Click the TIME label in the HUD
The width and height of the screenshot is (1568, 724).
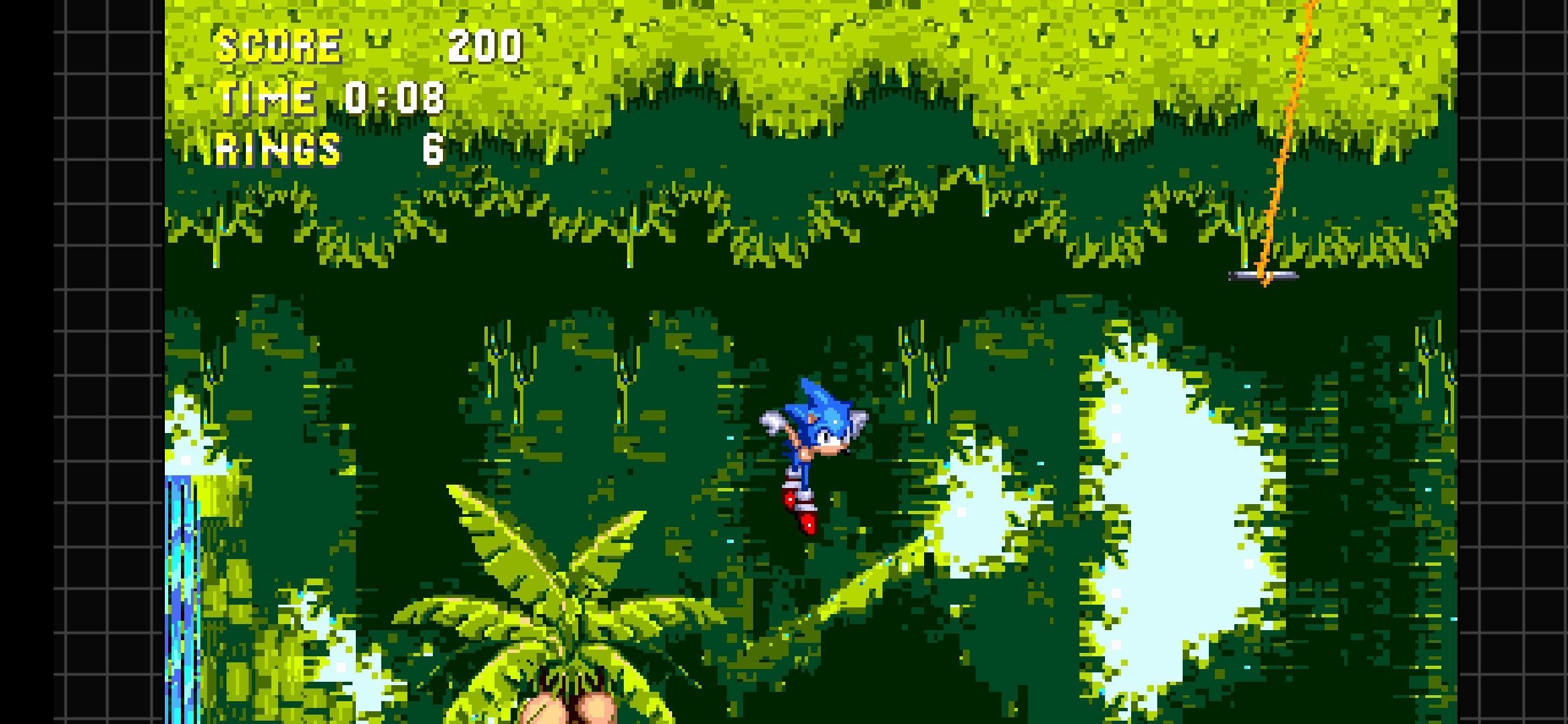267,97
